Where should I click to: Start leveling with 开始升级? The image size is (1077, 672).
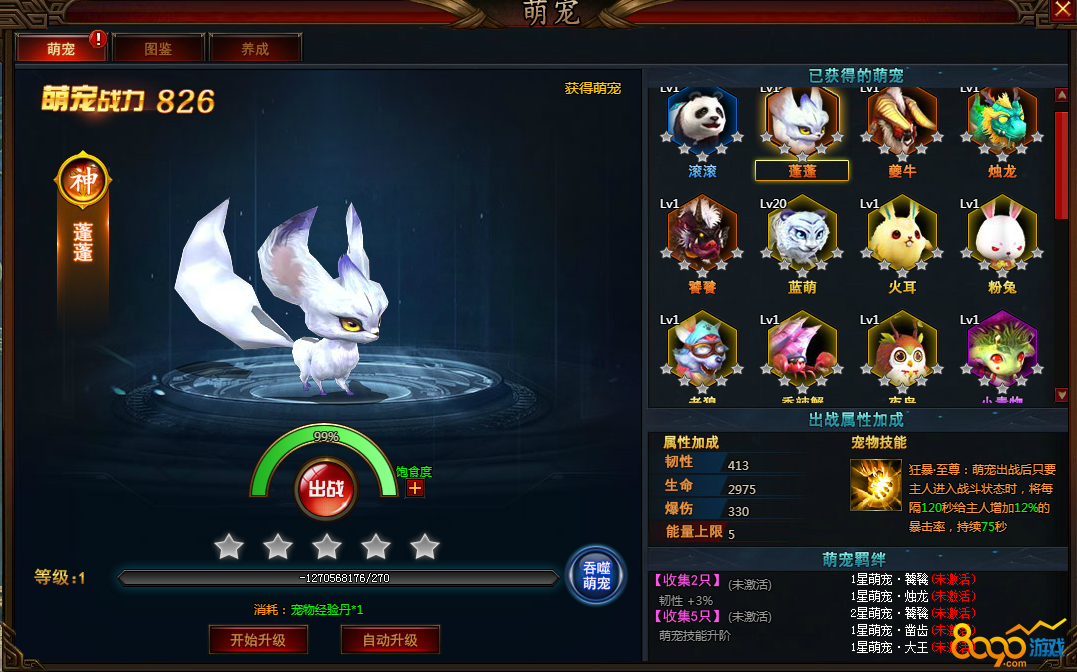[x=258, y=640]
